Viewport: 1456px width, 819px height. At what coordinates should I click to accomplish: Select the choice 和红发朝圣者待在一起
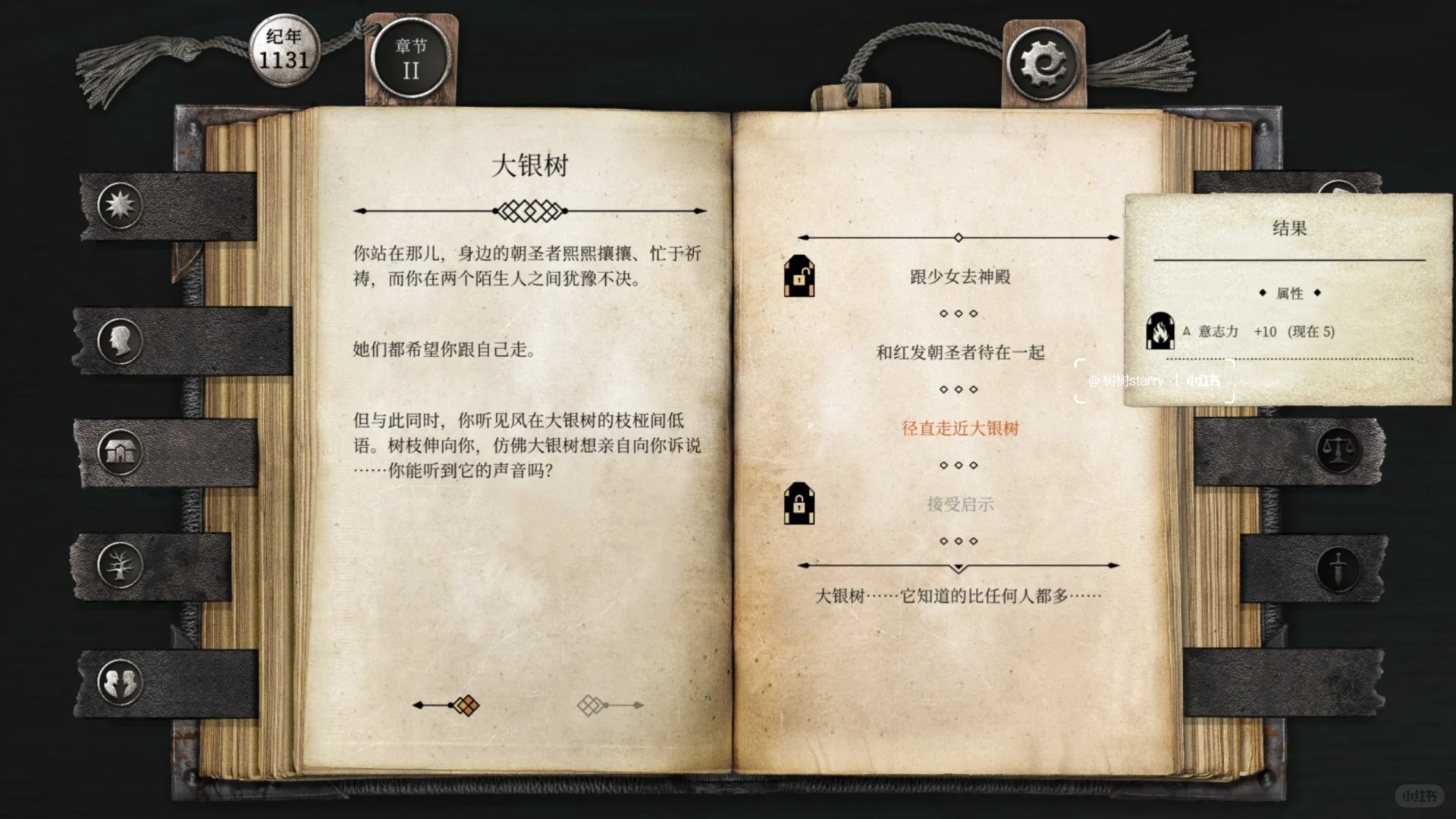click(960, 352)
